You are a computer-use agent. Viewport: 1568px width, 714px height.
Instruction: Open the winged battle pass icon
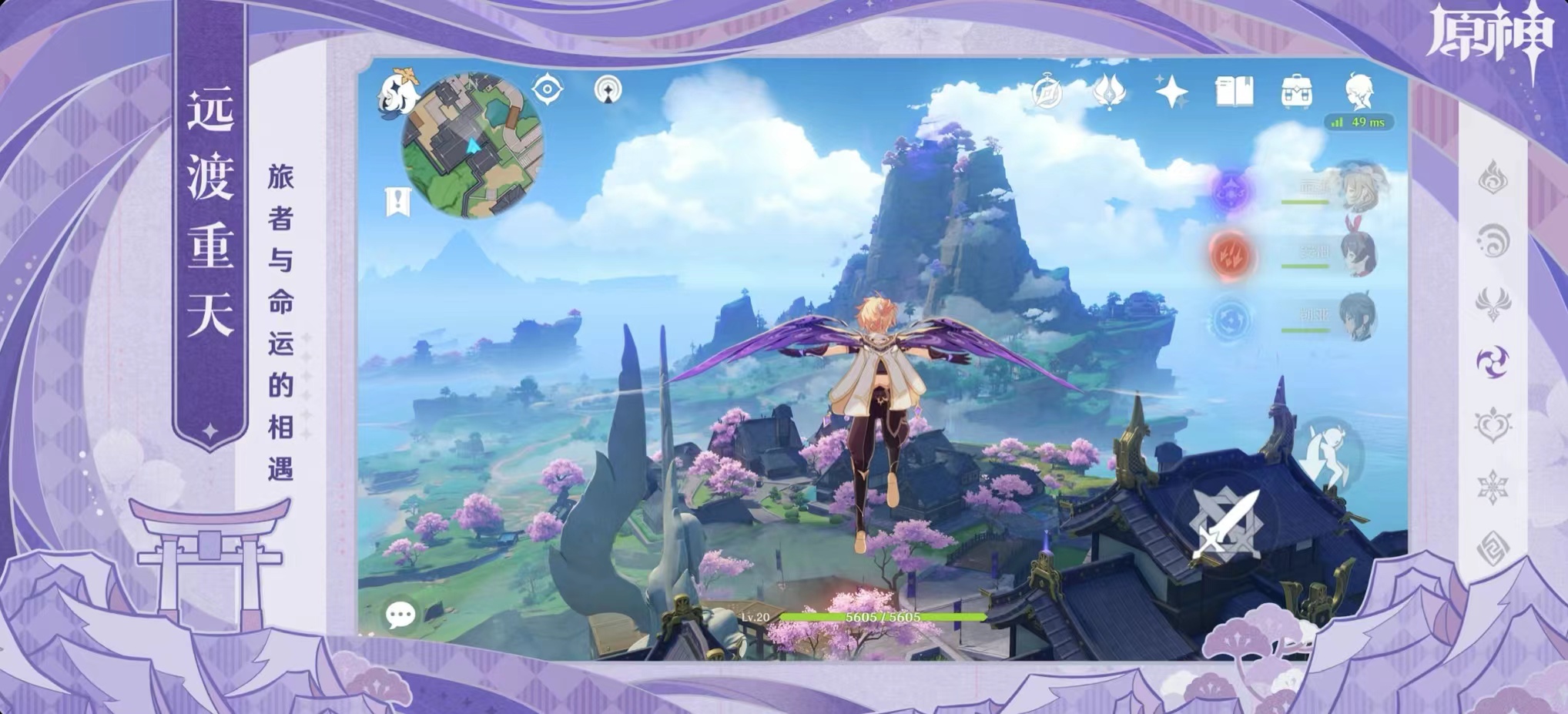pos(1109,92)
